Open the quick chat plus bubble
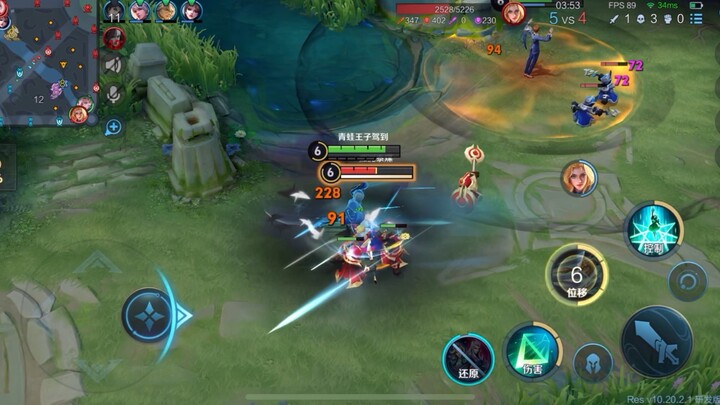Image resolution: width=720 pixels, height=405 pixels. click(113, 127)
